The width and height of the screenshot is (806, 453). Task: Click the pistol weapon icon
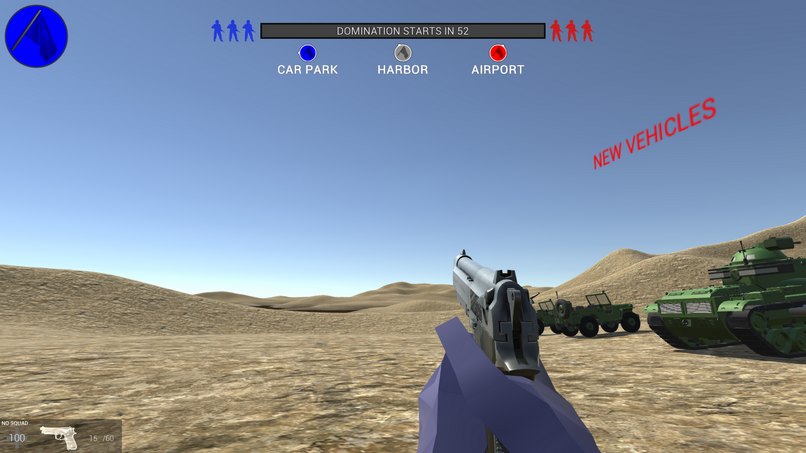click(59, 437)
